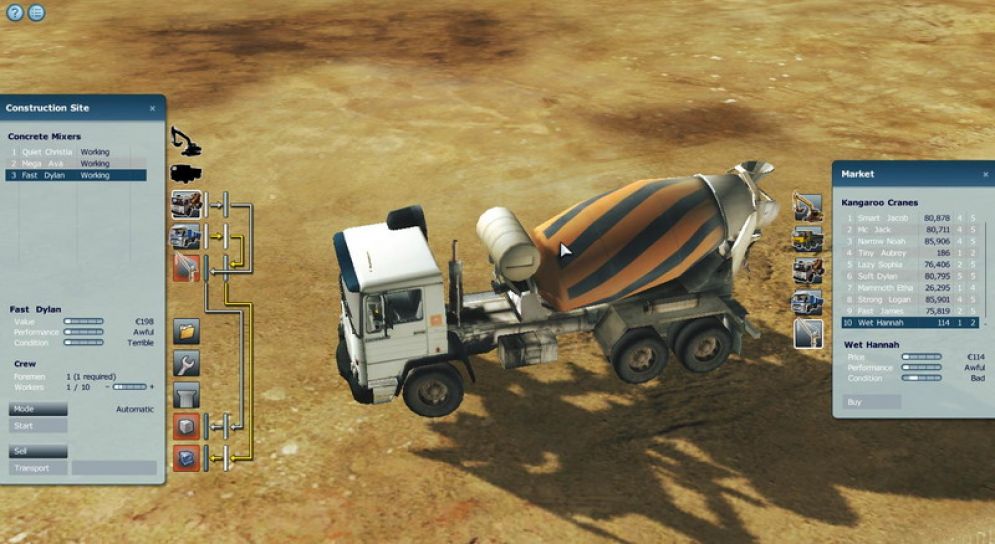995x544 pixels.
Task: Click the Transport button
Action: coord(37,468)
